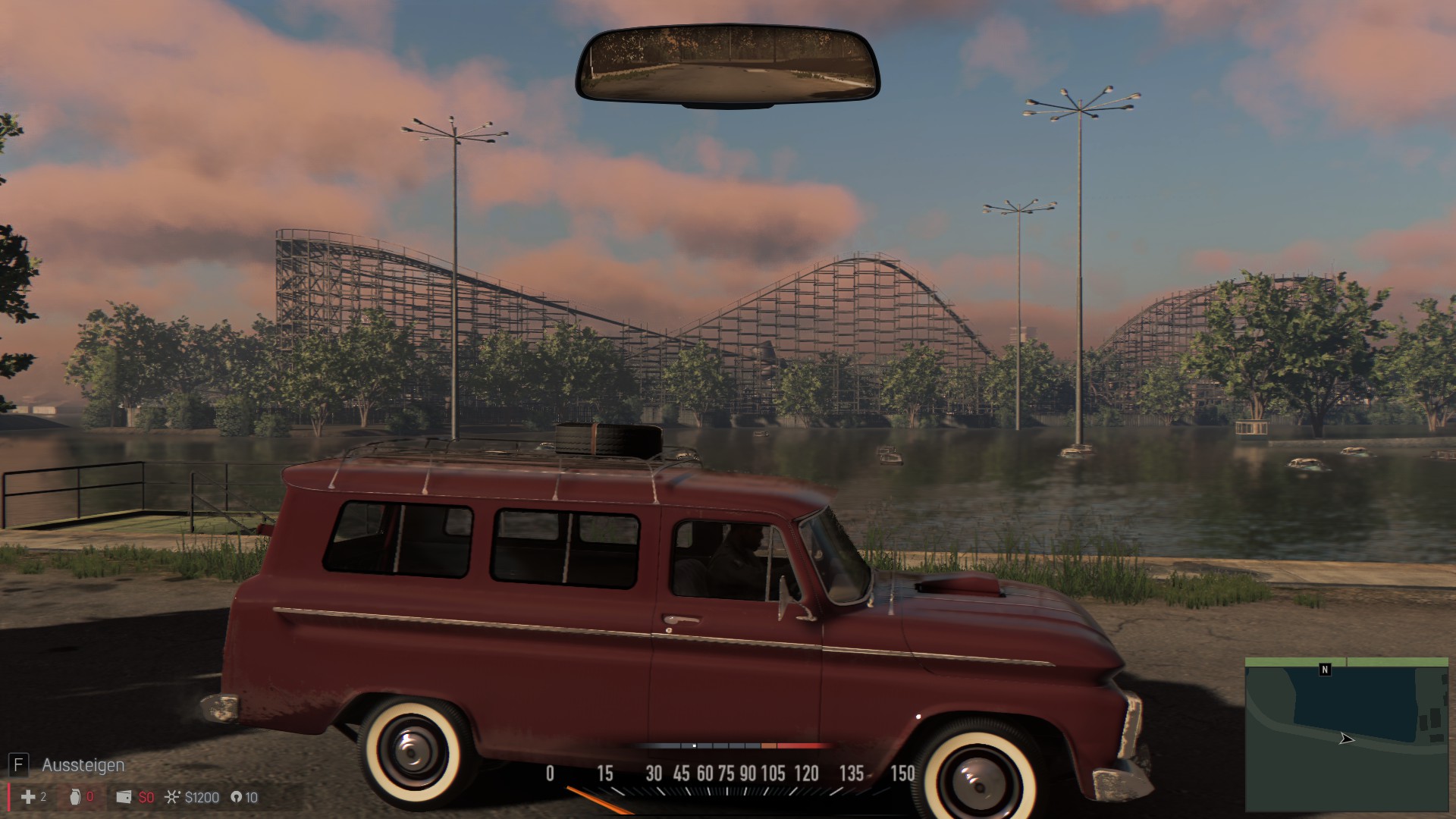1456x819 pixels.
Task: Click the player arrow on the minimap
Action: [1346, 739]
